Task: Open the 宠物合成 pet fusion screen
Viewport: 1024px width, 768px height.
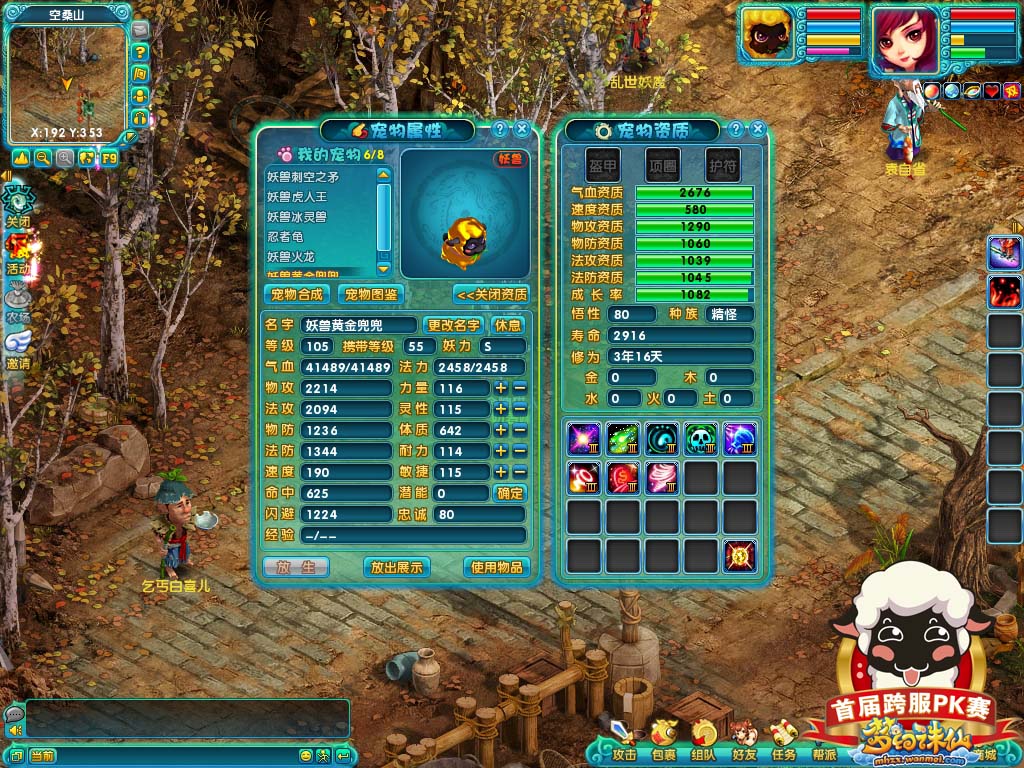Action: [x=297, y=294]
